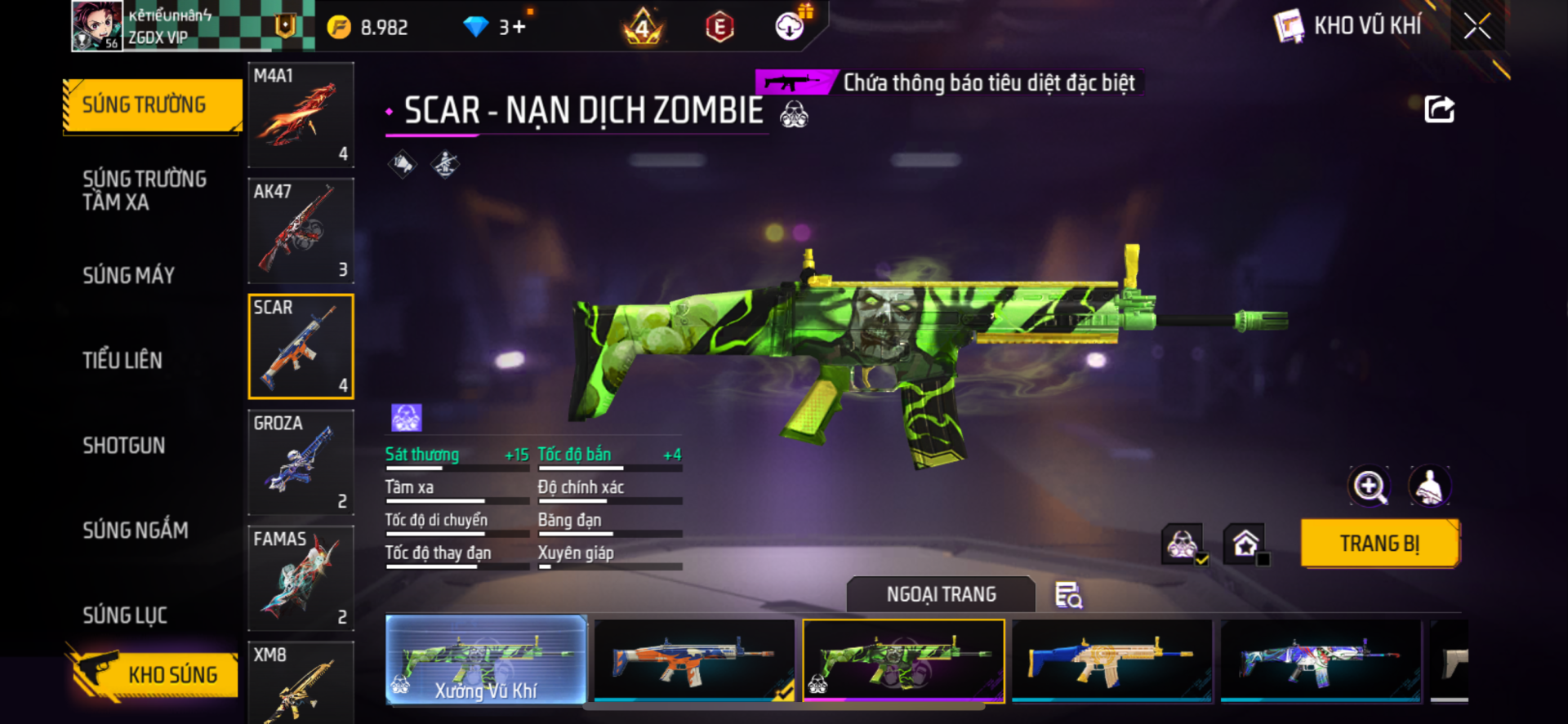
Task: Close the weapon armory screen
Action: [x=1477, y=26]
